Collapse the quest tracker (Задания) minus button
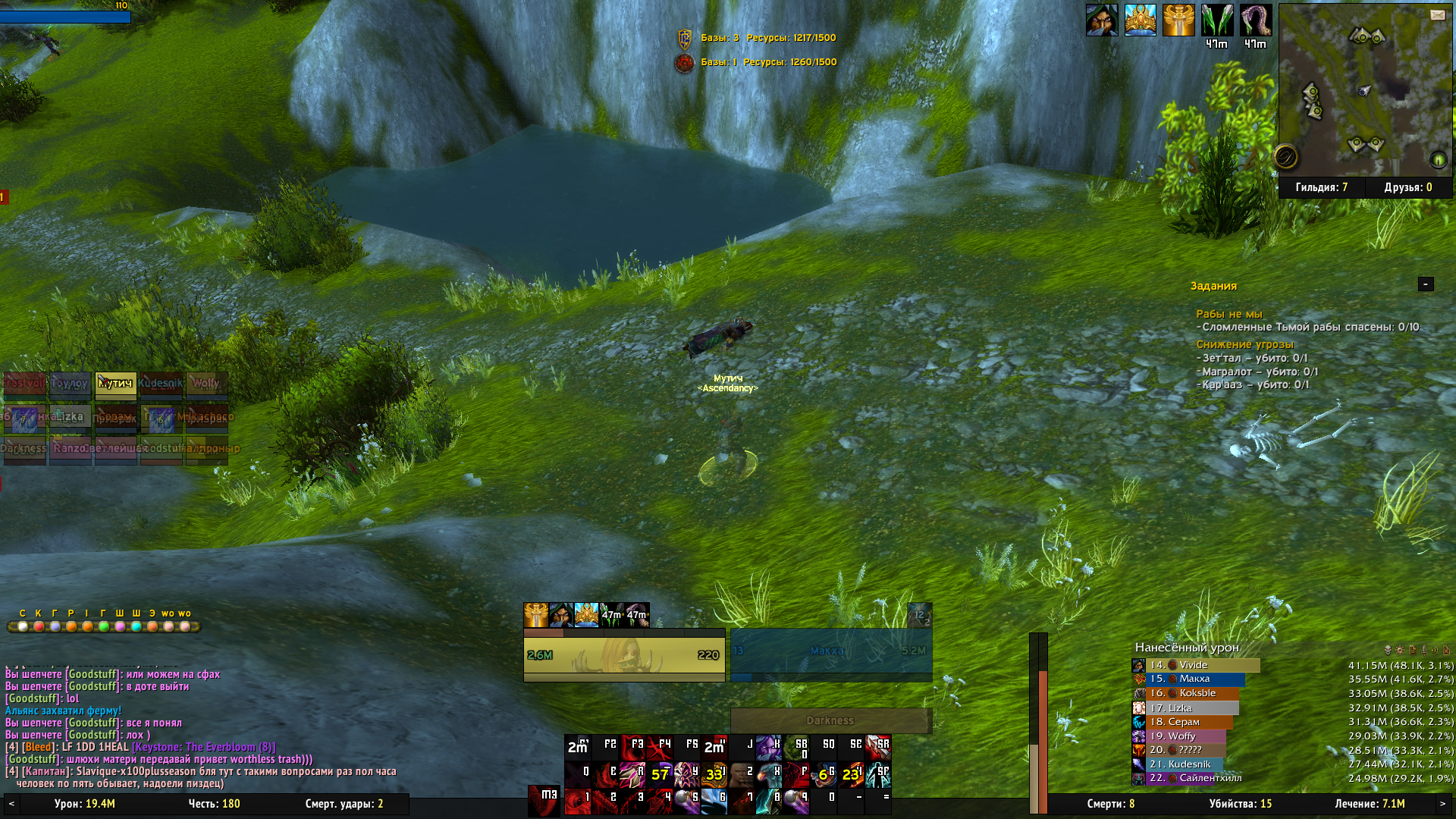This screenshot has width=1456, height=819. coord(1426,284)
